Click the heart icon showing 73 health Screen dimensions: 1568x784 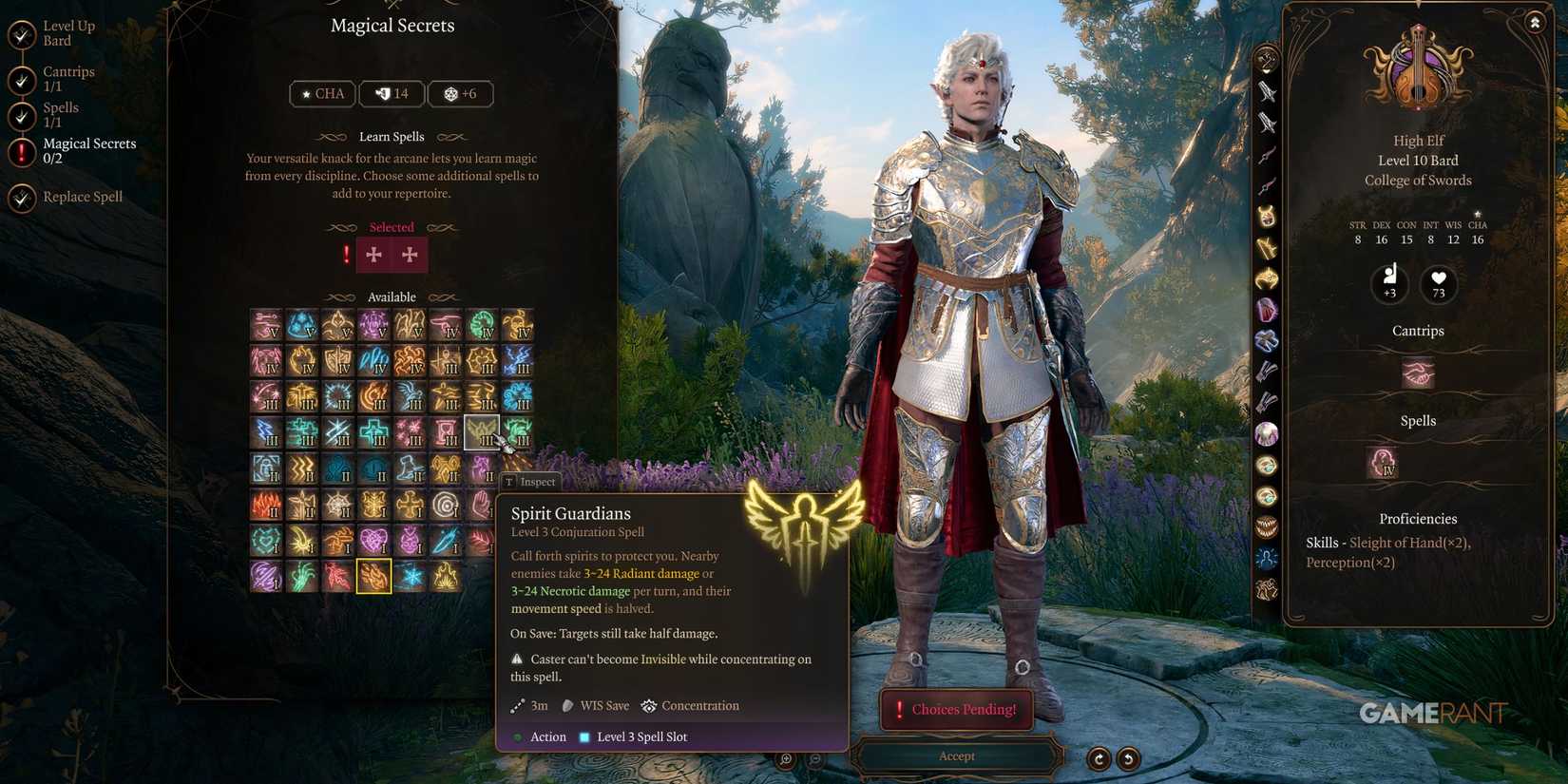pos(1438,284)
